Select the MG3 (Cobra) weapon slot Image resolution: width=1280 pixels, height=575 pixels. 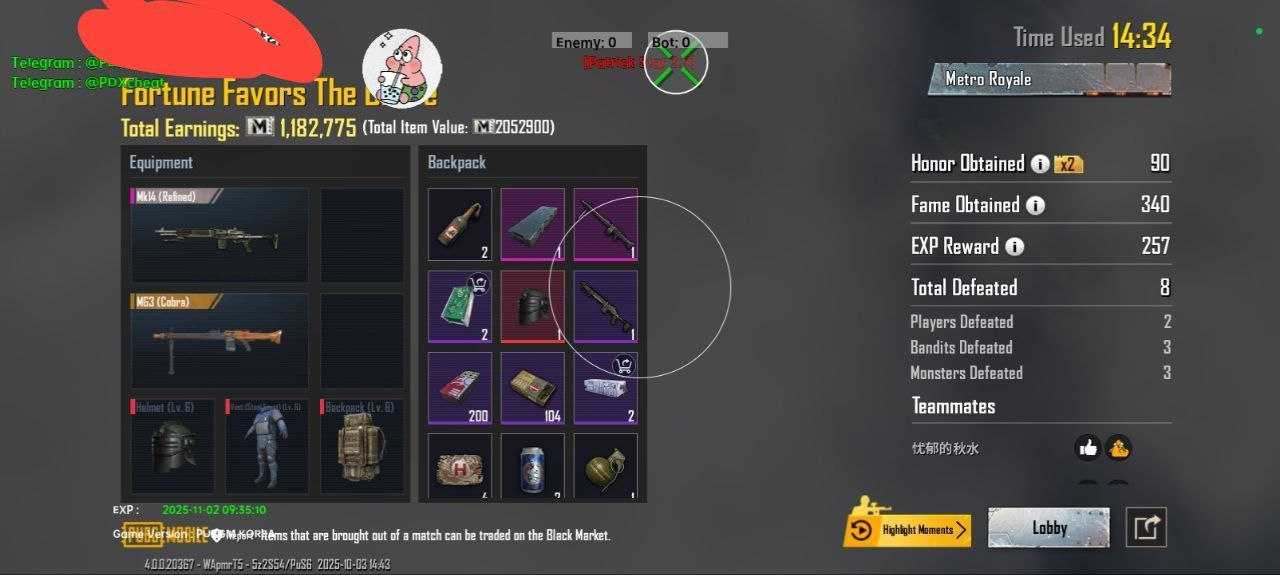point(219,340)
